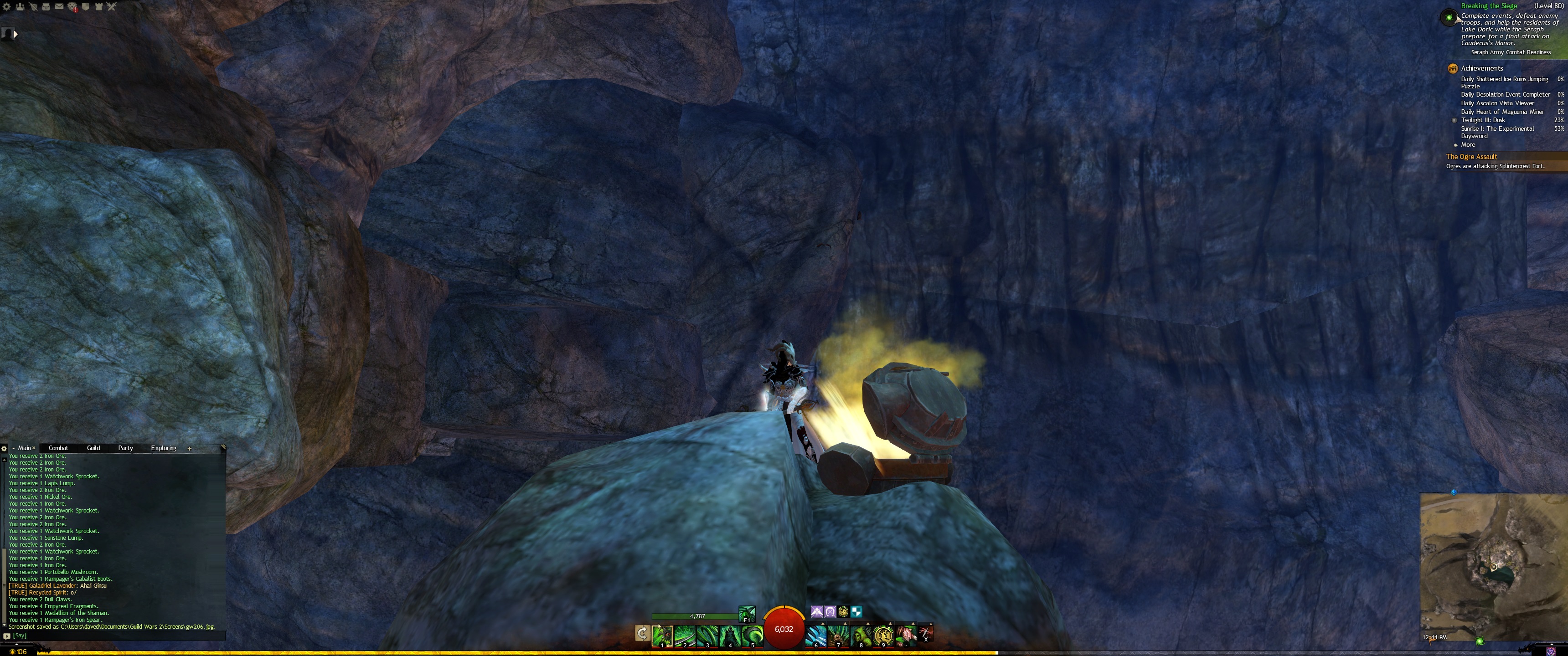
Task: Open the lion Black Lion Trading Post
Action: 72,7
